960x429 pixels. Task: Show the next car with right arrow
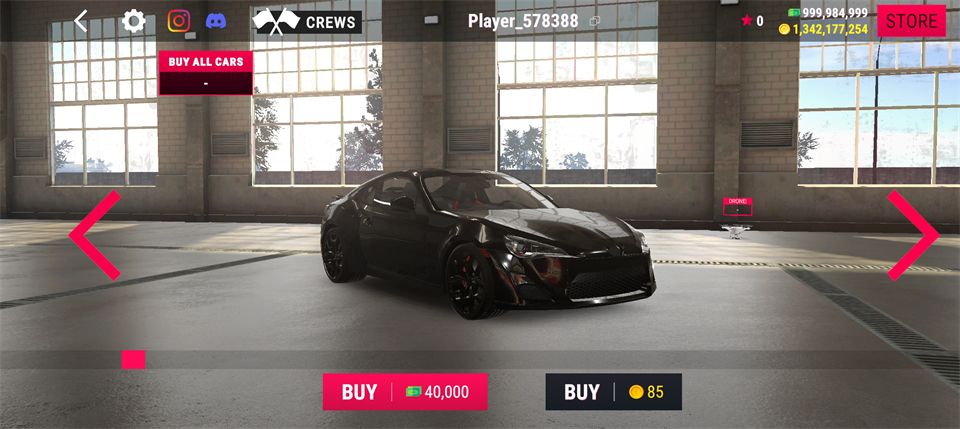pos(912,235)
